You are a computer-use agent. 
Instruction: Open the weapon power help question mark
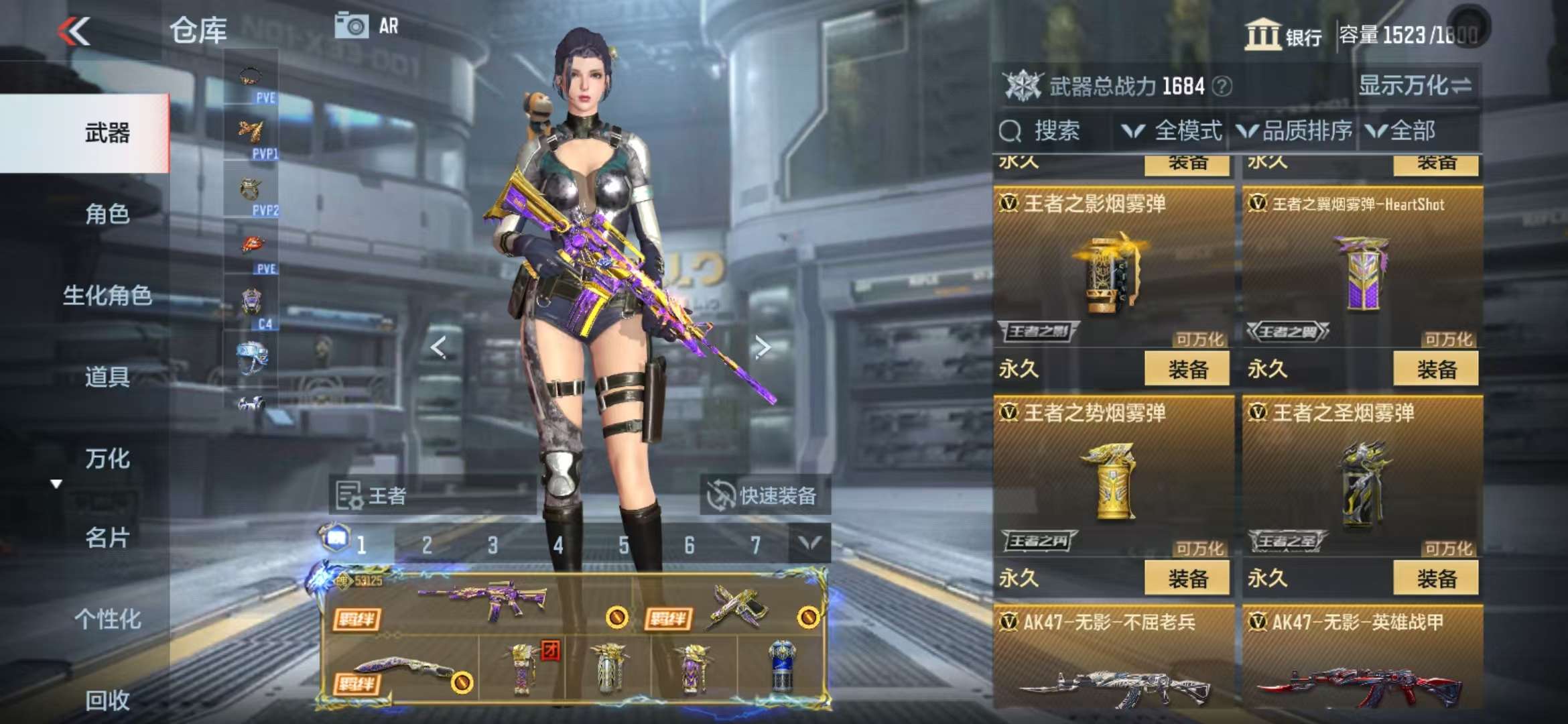tap(1222, 86)
